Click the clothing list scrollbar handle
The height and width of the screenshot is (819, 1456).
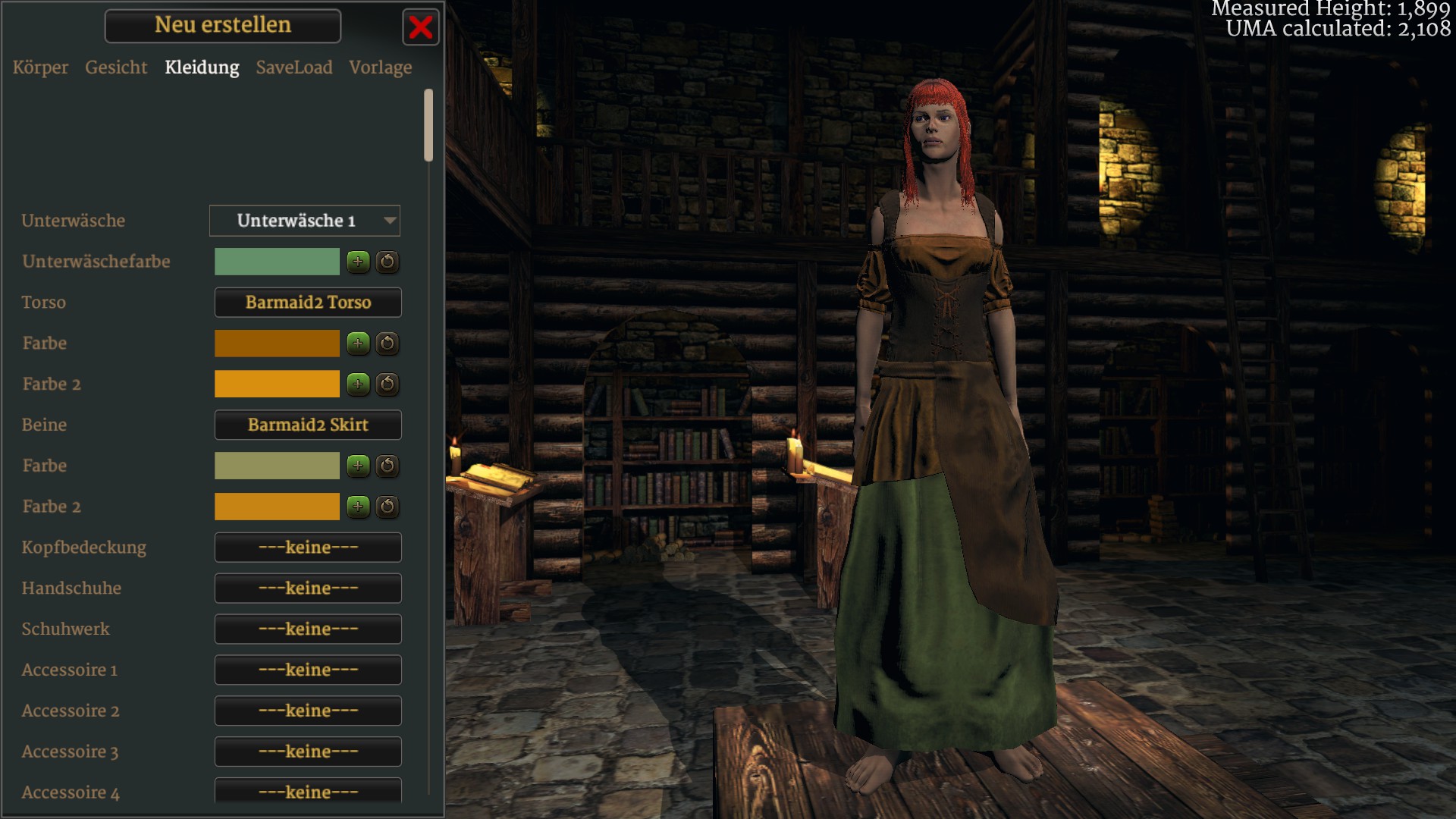tap(428, 125)
